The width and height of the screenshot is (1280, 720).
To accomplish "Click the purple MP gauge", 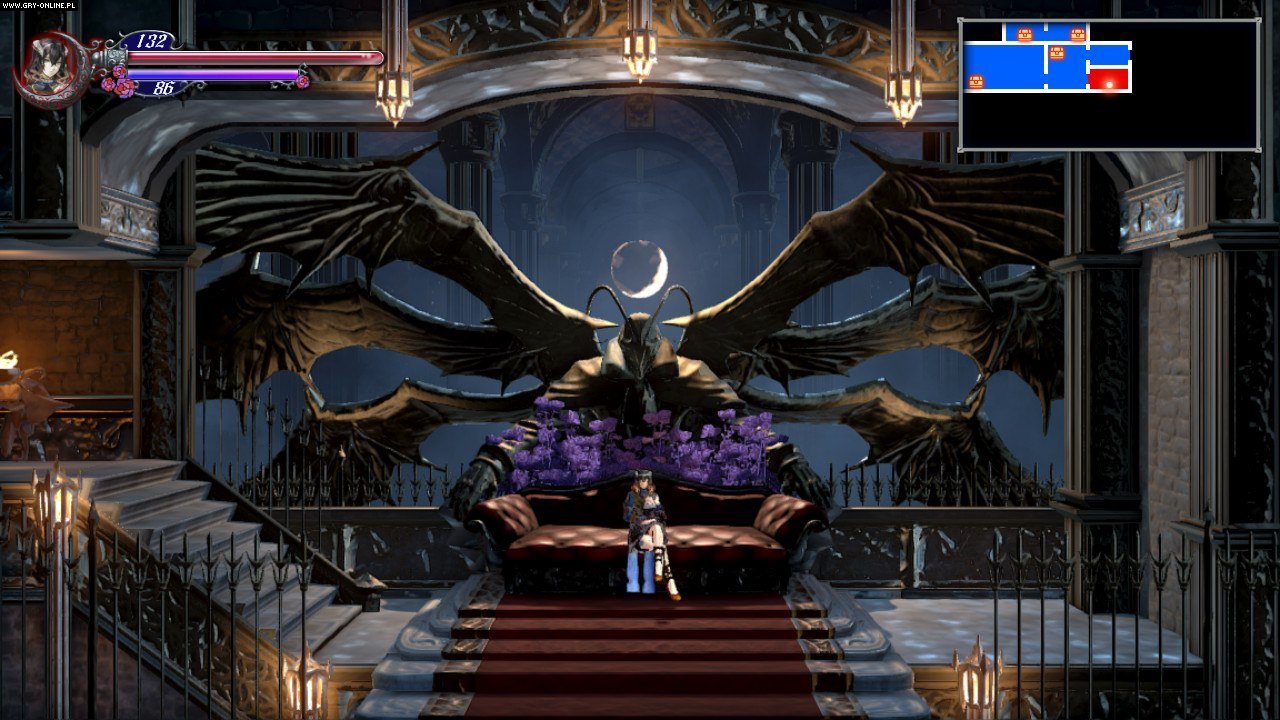I will pos(213,73).
